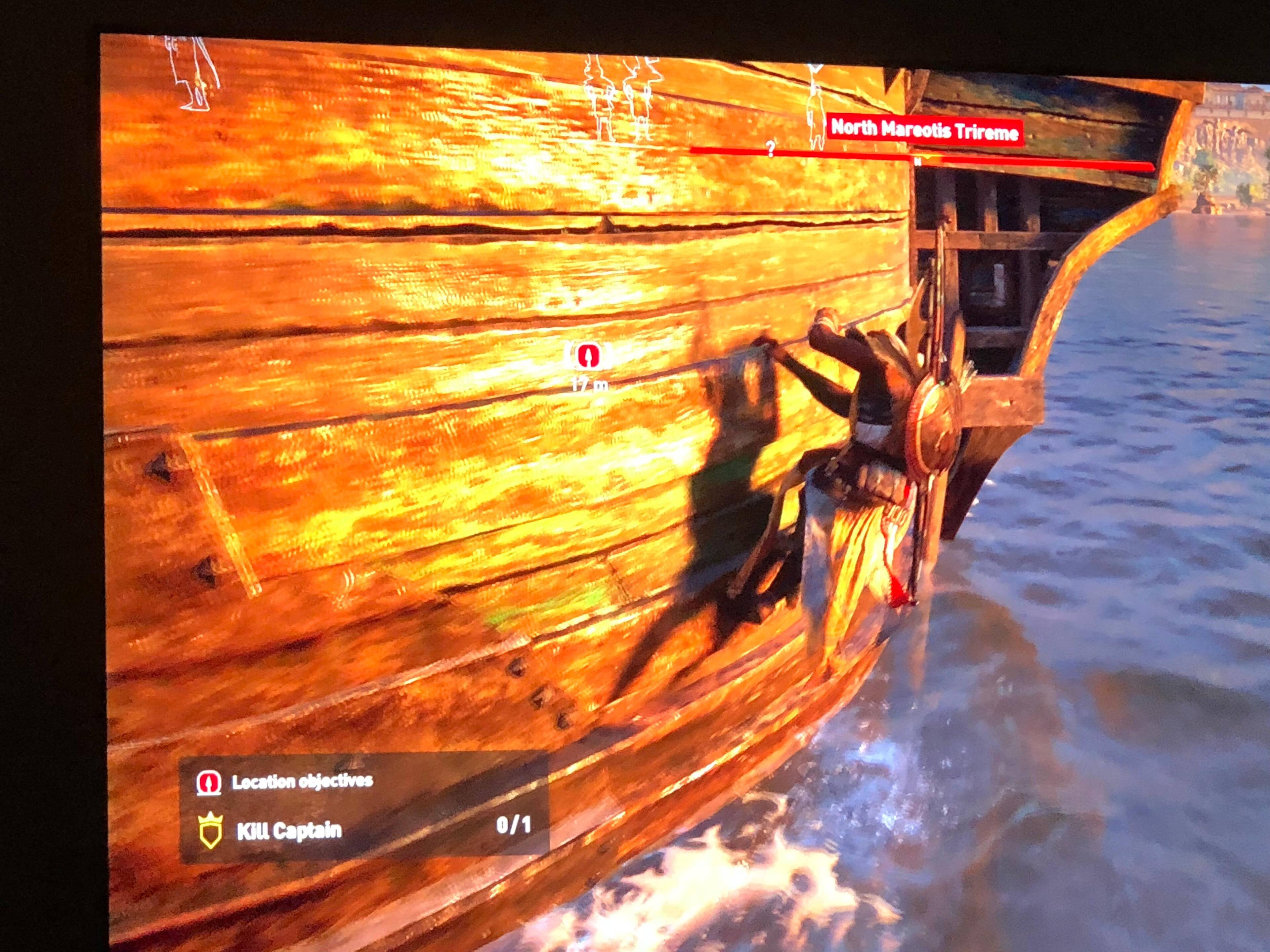Select the North Mareotis Trireme location label
The height and width of the screenshot is (952, 1270).
click(924, 130)
